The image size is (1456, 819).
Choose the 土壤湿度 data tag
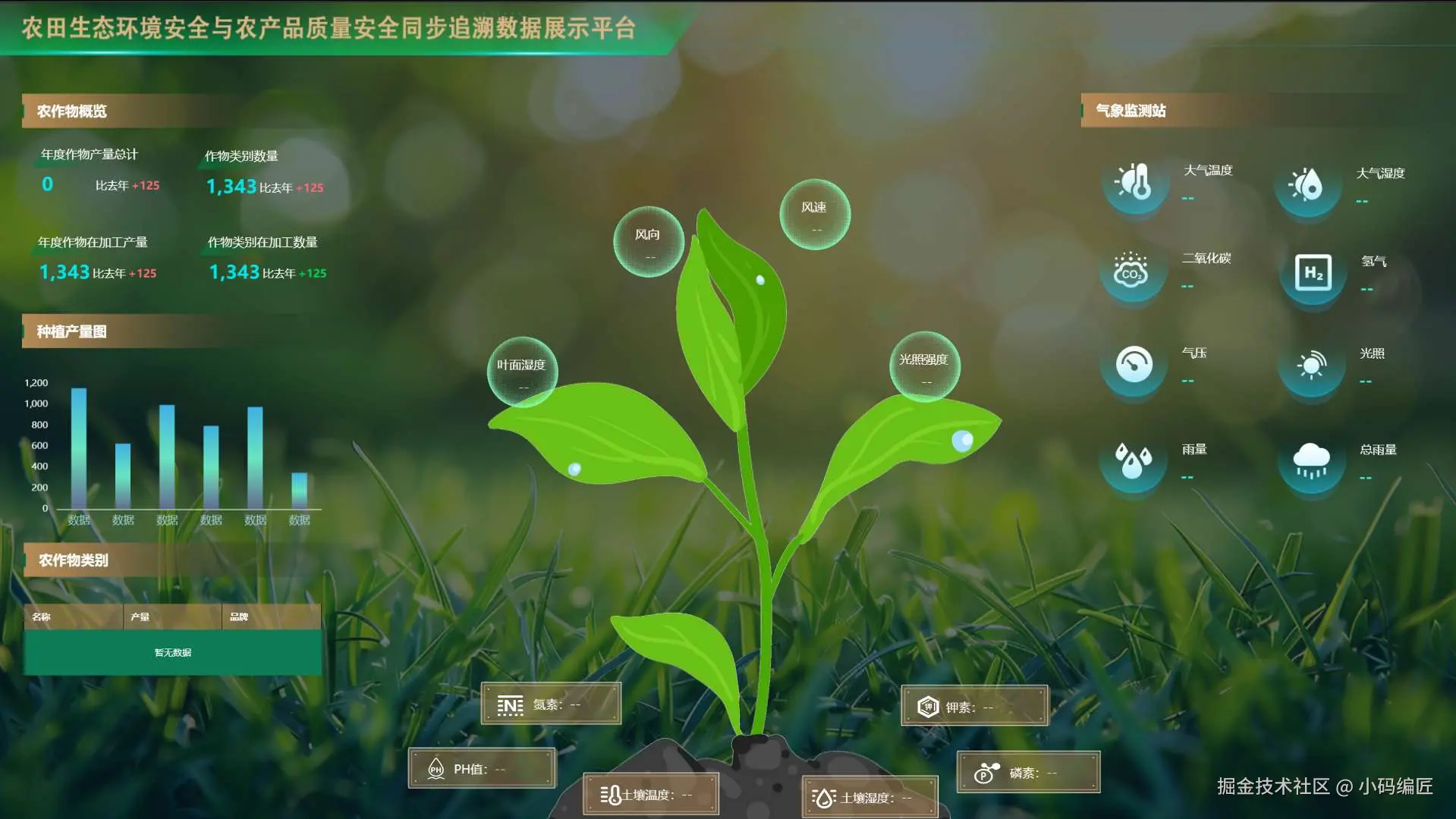[870, 798]
